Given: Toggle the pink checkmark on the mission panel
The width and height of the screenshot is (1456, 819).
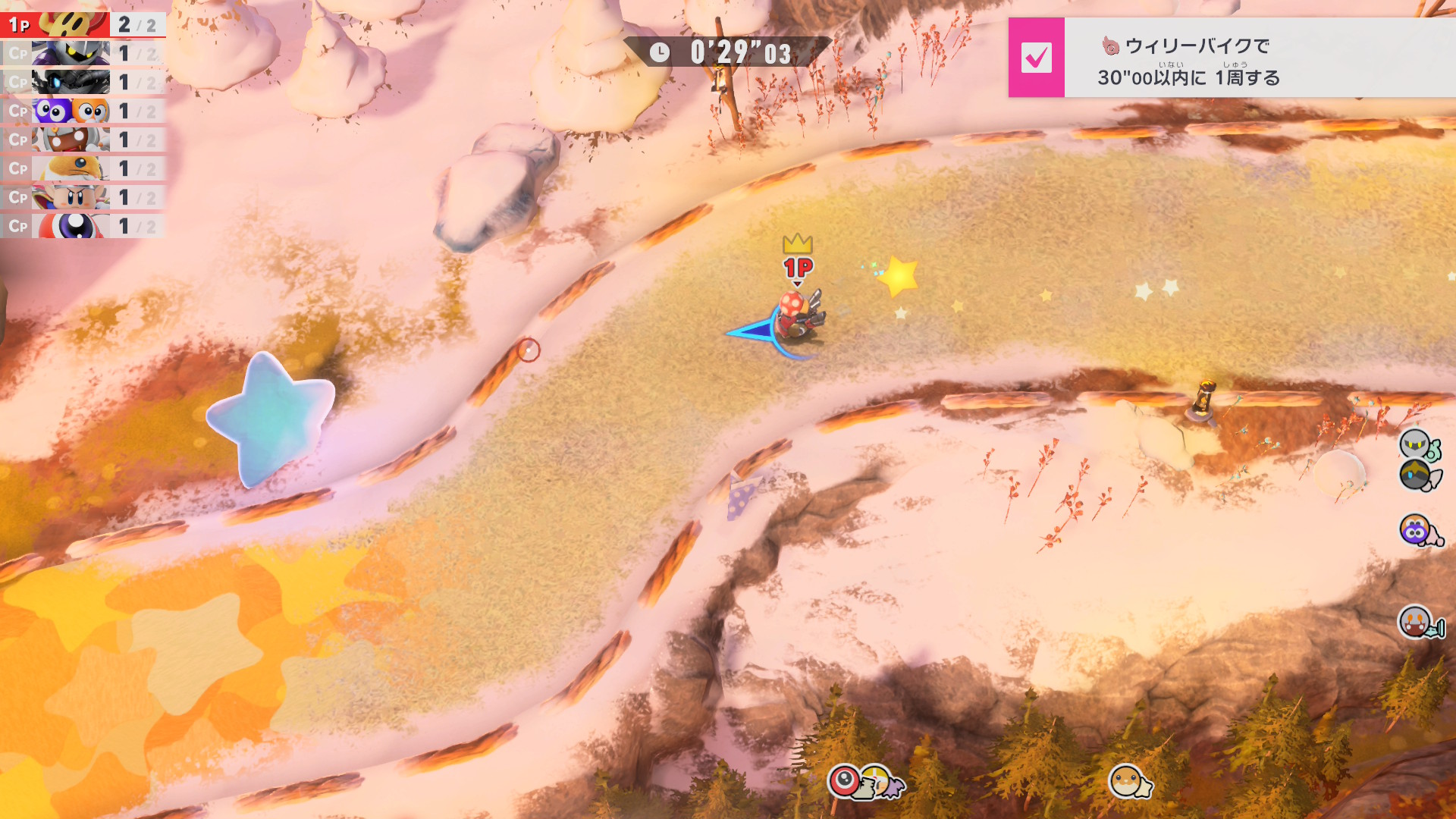Looking at the screenshot, I should tap(1036, 58).
